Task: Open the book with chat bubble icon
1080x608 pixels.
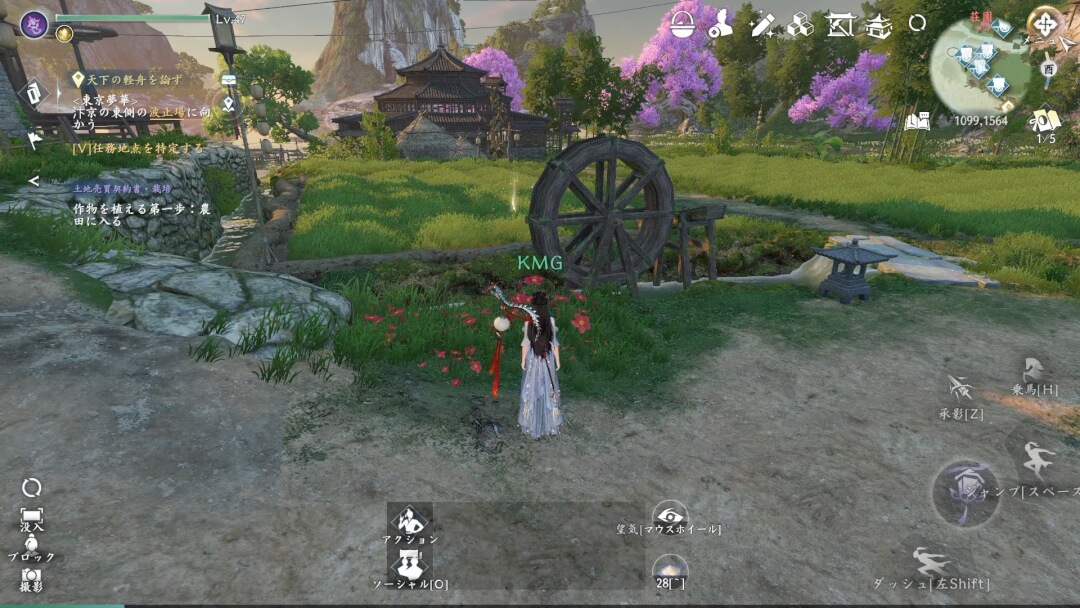Action: (916, 121)
